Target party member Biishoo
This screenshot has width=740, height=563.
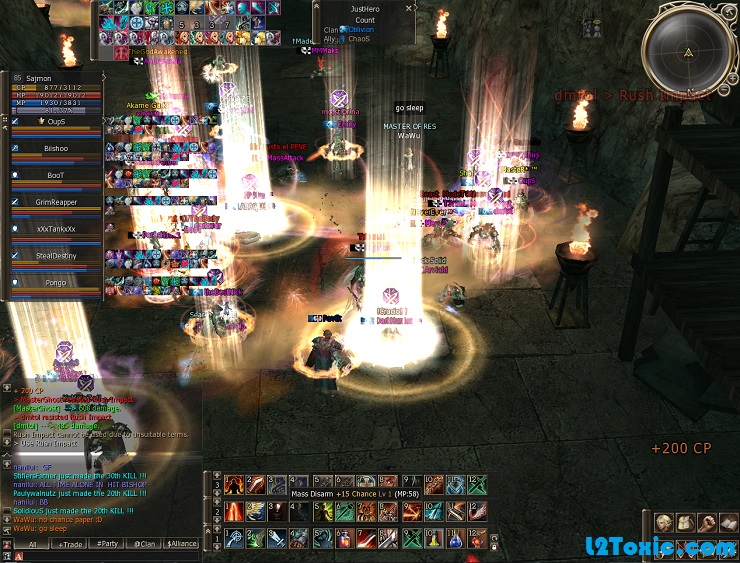click(x=56, y=148)
